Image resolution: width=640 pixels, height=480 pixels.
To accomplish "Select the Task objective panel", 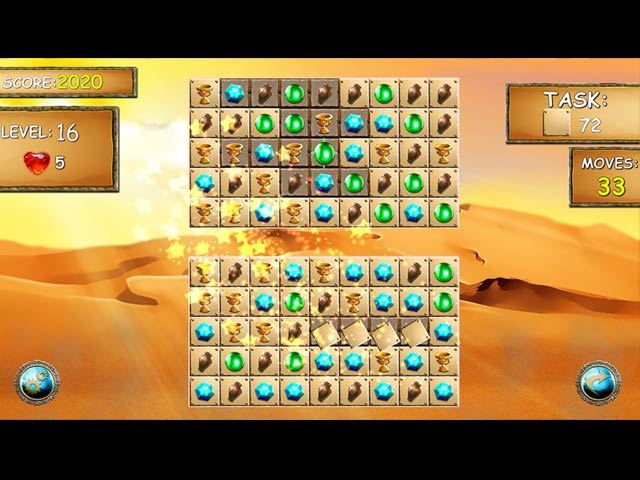I will pyautogui.click(x=572, y=113).
